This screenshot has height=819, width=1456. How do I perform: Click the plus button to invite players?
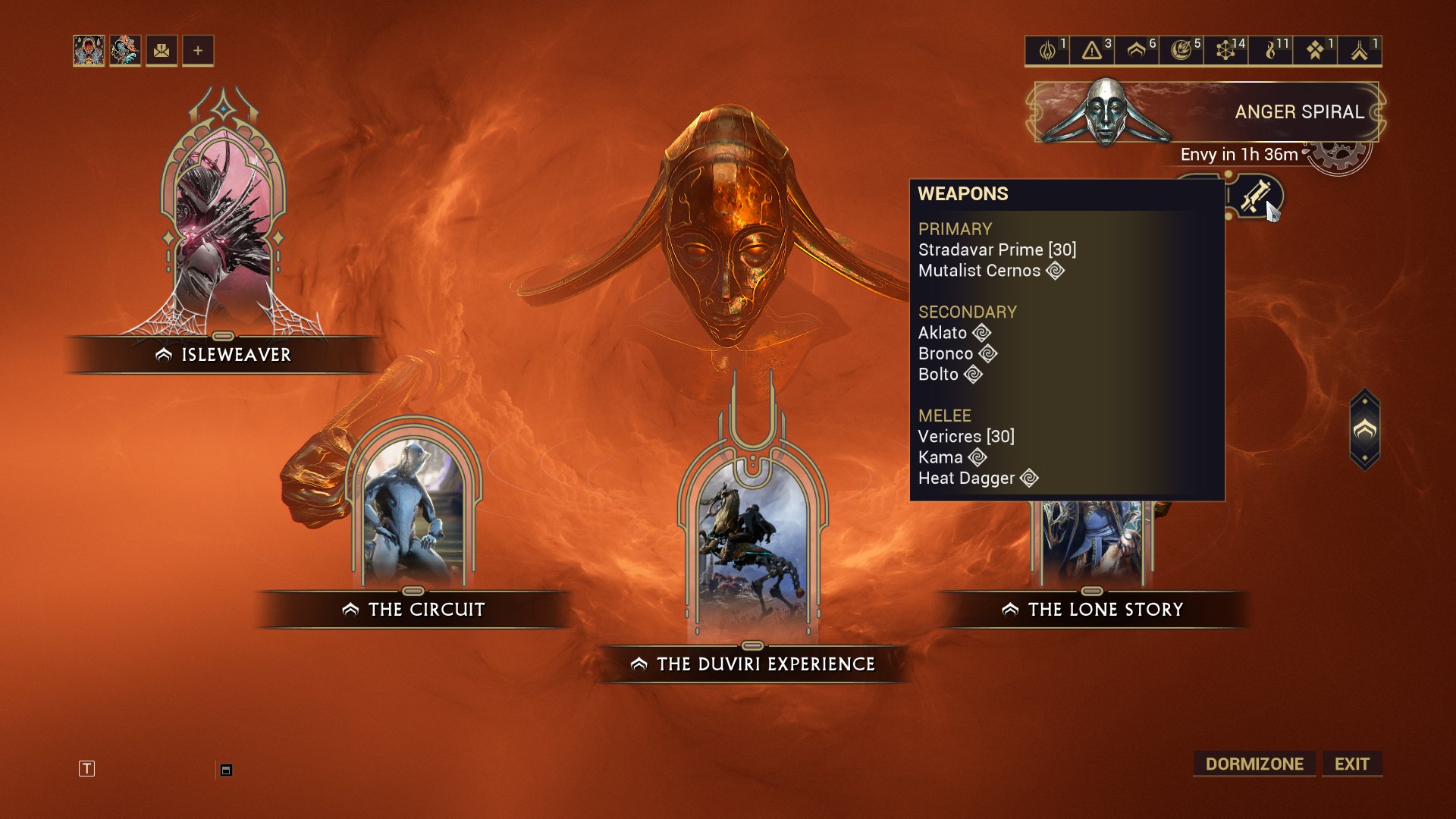coord(198,51)
